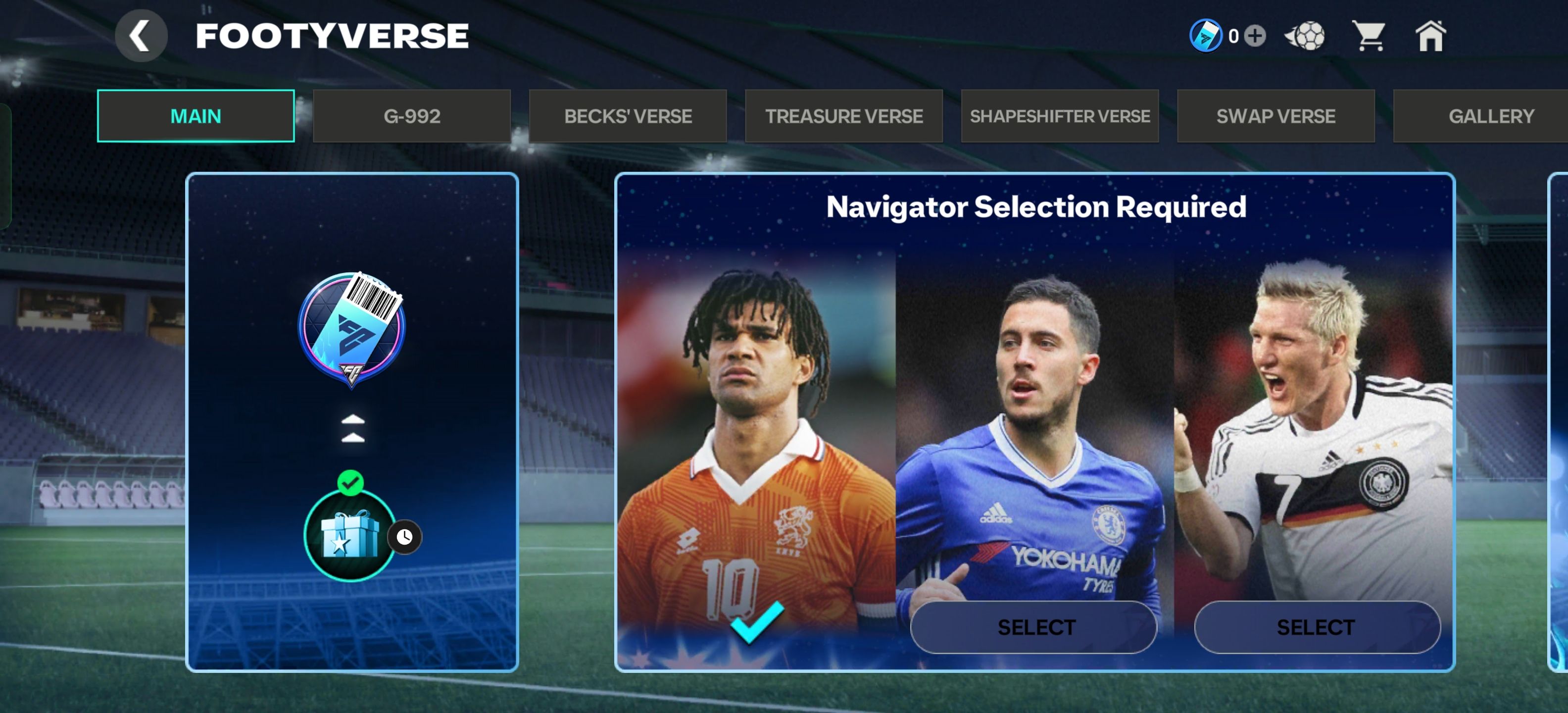Switch to the MAIN tab
The image size is (1568, 713).
pos(196,116)
